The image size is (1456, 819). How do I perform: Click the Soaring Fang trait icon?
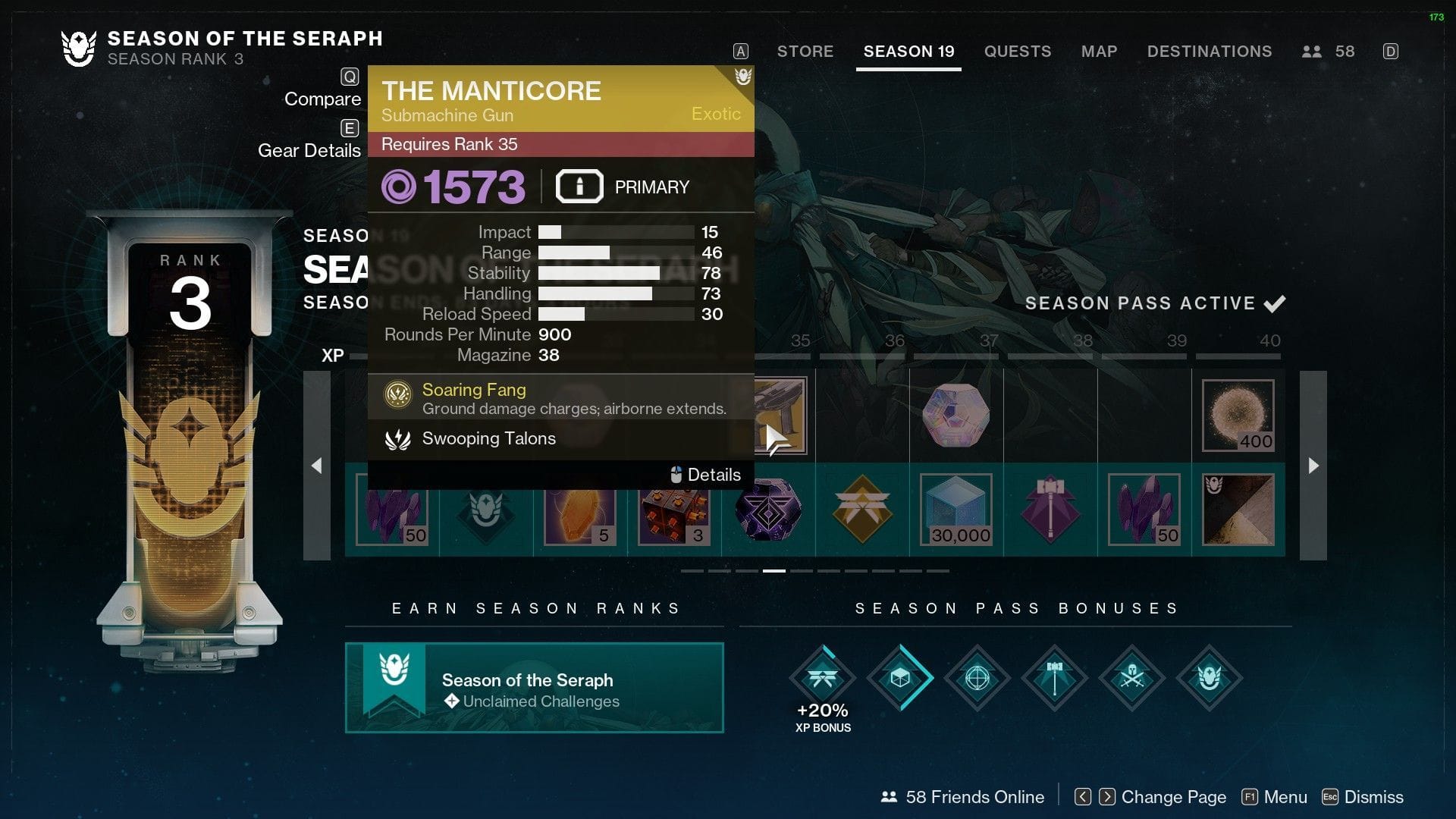pos(397,391)
